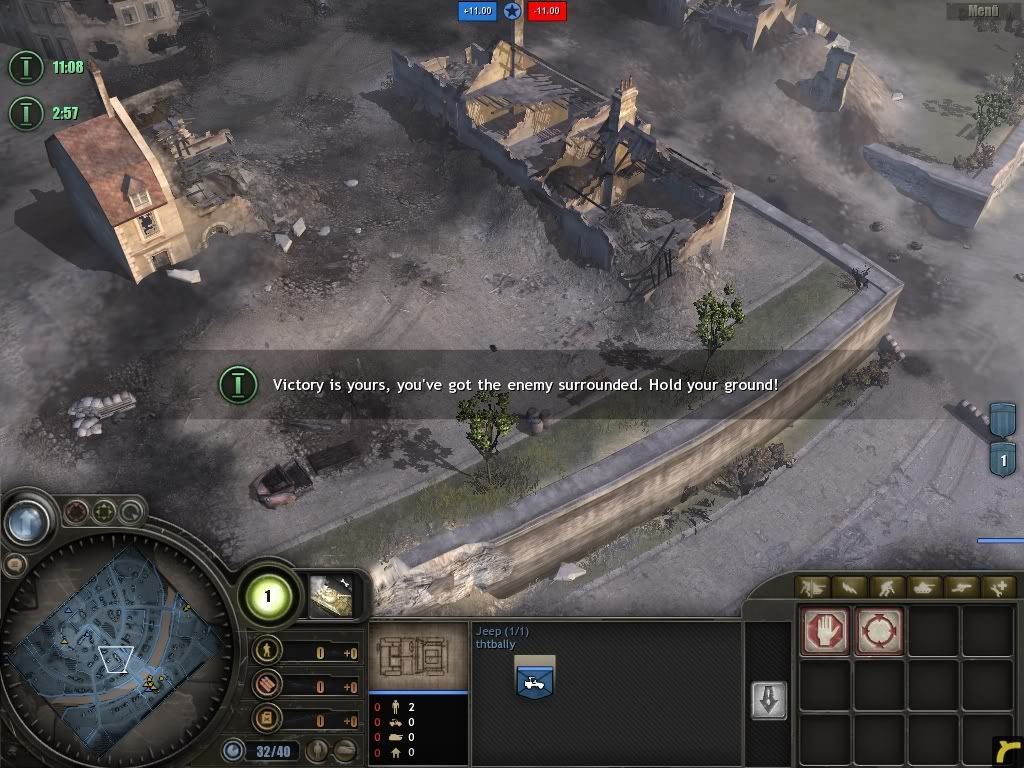1024x768 pixels.
Task: Click the munitions resource icon
Action: (266, 686)
